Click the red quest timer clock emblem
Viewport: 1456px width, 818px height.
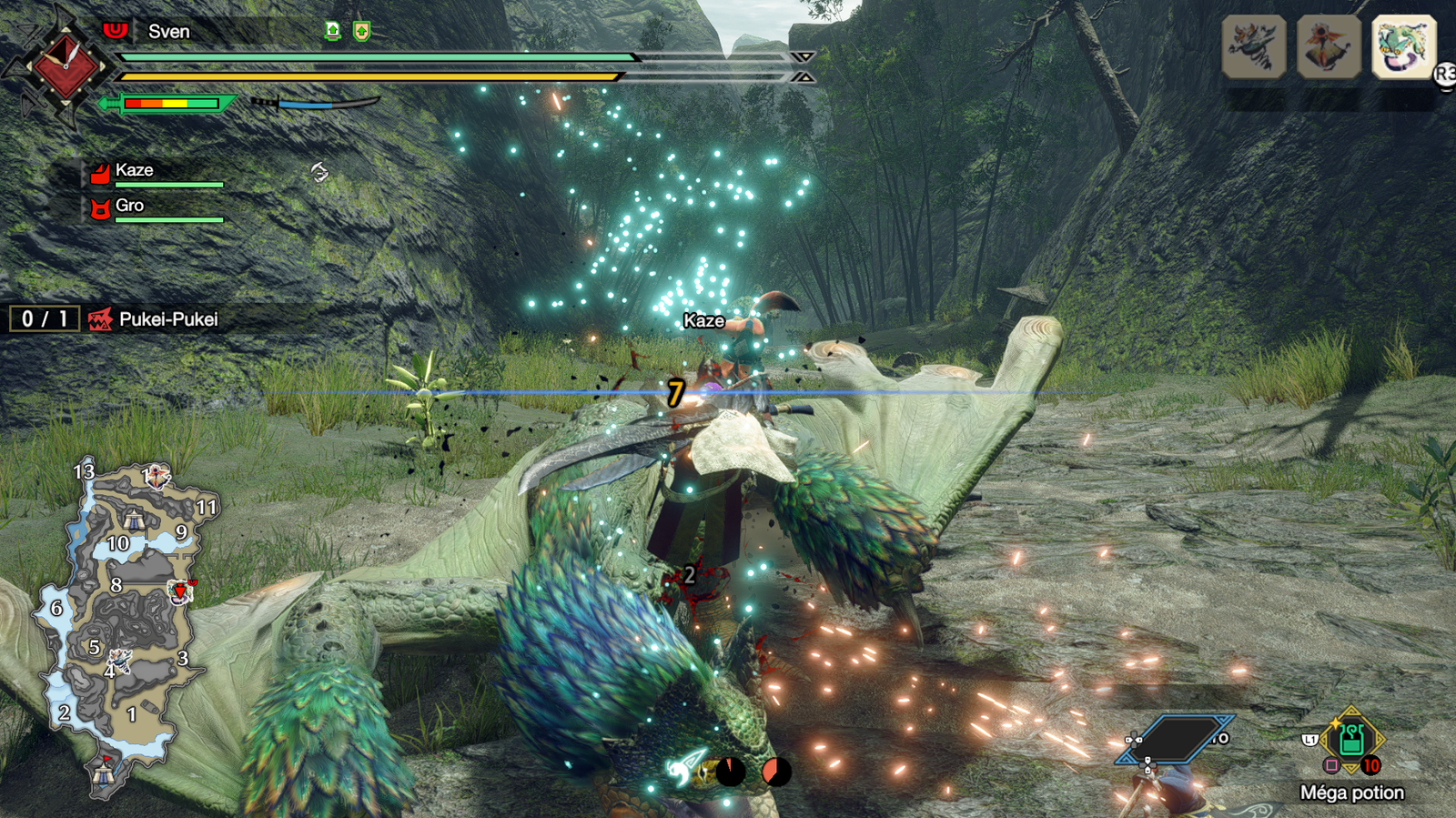[66, 66]
